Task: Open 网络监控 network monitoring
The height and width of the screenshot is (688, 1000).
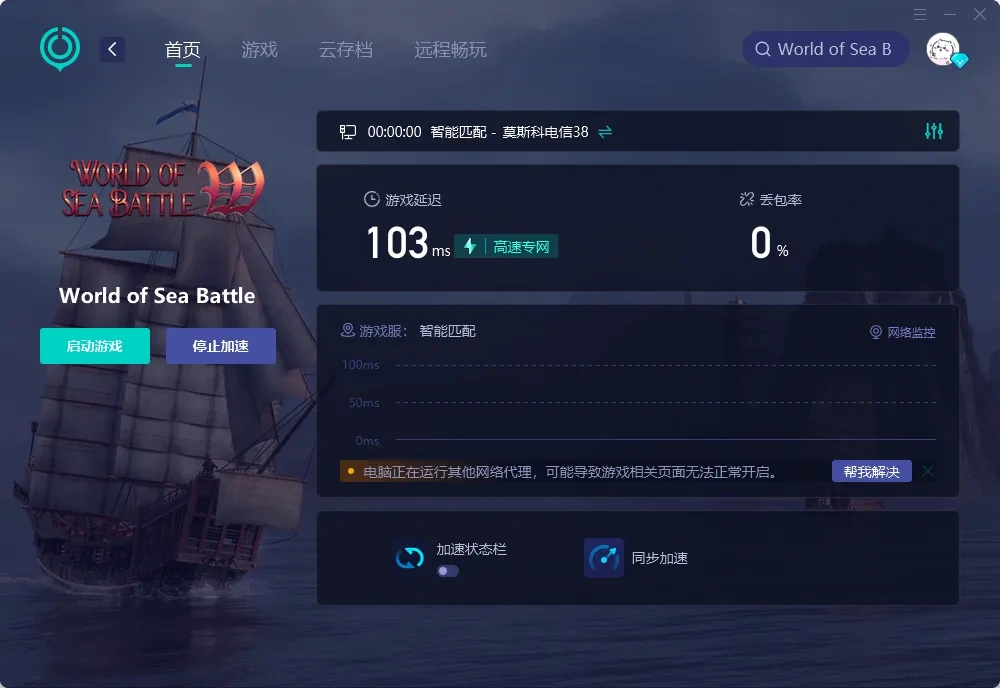Action: pos(903,332)
